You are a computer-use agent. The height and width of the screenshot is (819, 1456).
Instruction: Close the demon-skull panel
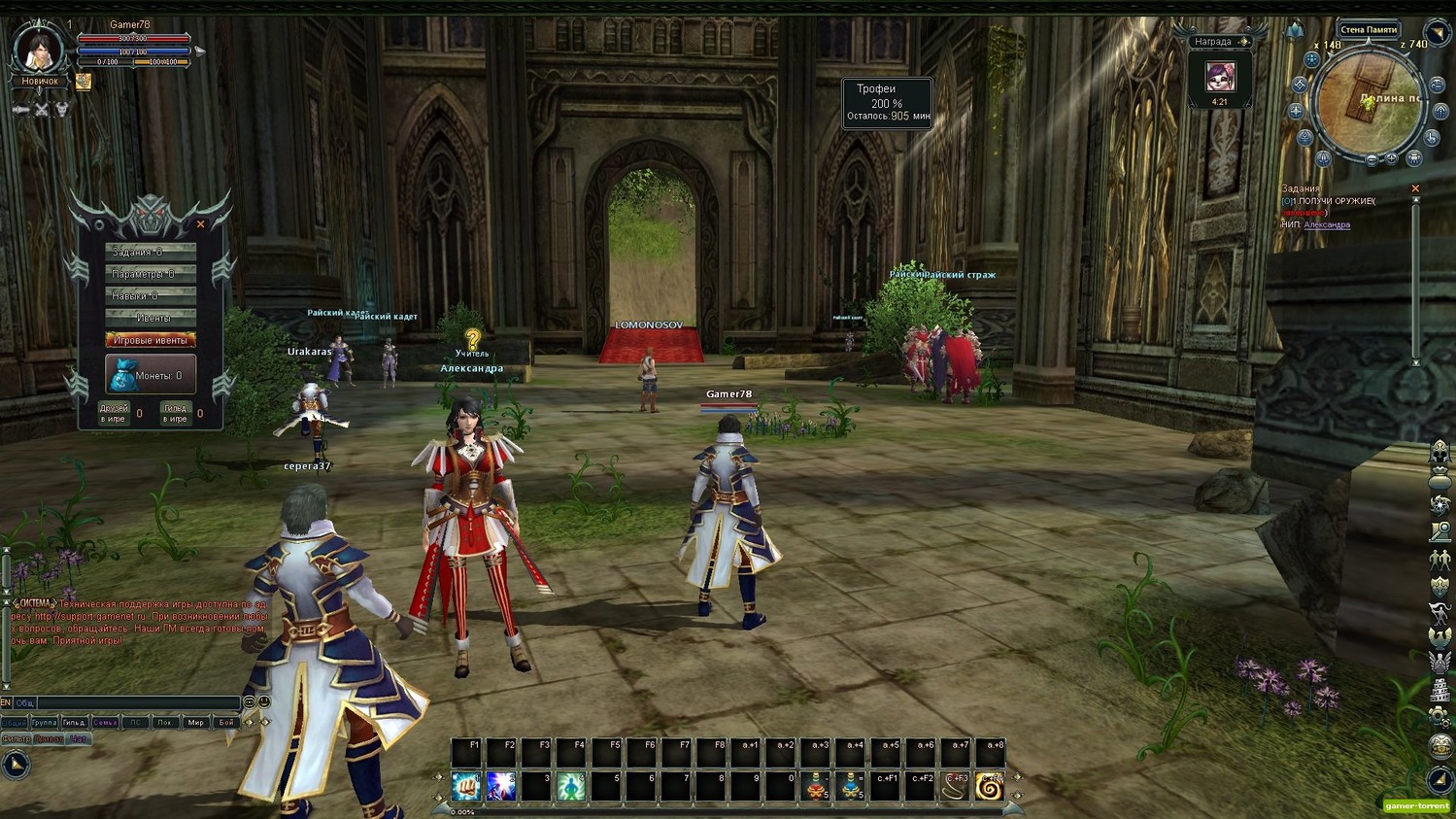[x=201, y=224]
